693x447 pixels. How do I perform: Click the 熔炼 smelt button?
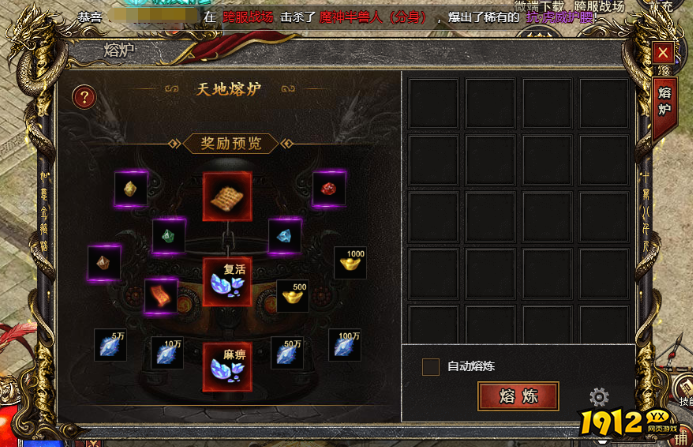(518, 396)
